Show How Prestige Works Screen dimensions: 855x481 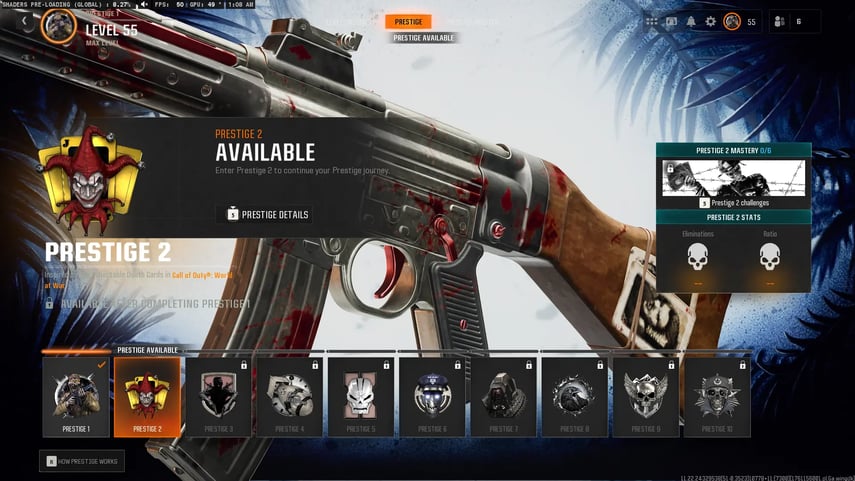pyautogui.click(x=82, y=461)
